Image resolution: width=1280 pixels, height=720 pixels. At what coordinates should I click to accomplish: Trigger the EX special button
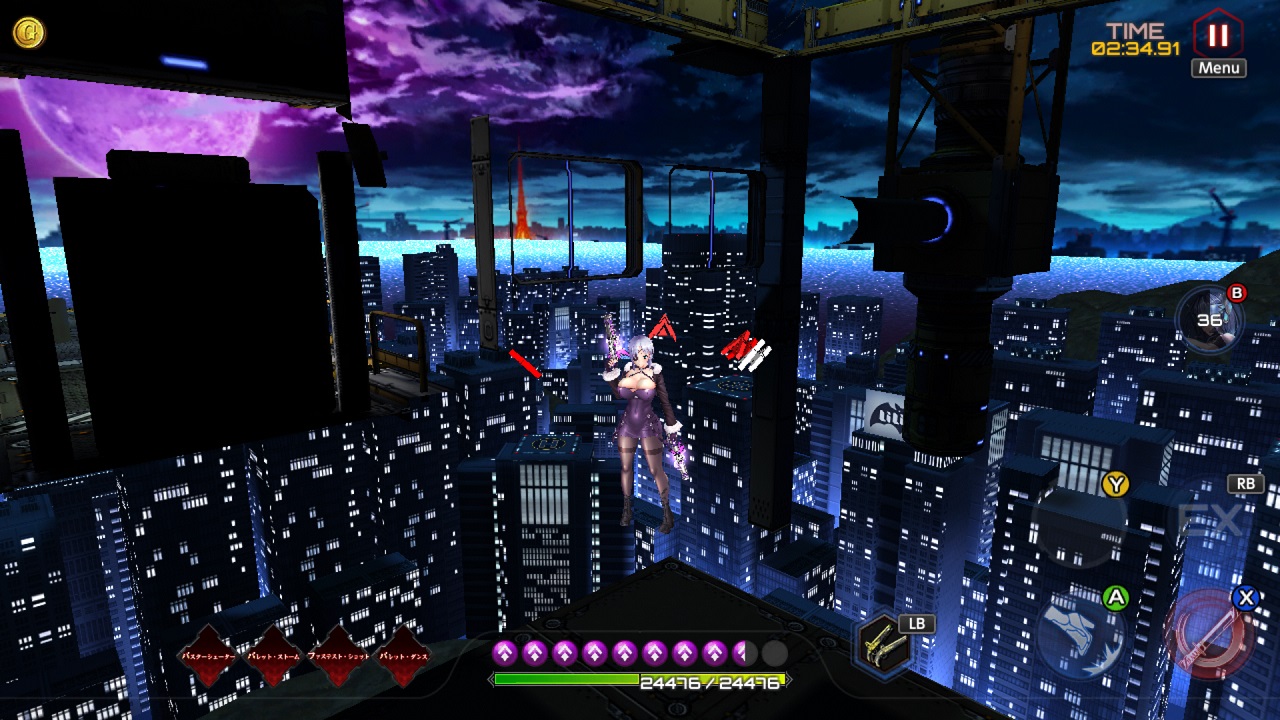pos(1210,520)
